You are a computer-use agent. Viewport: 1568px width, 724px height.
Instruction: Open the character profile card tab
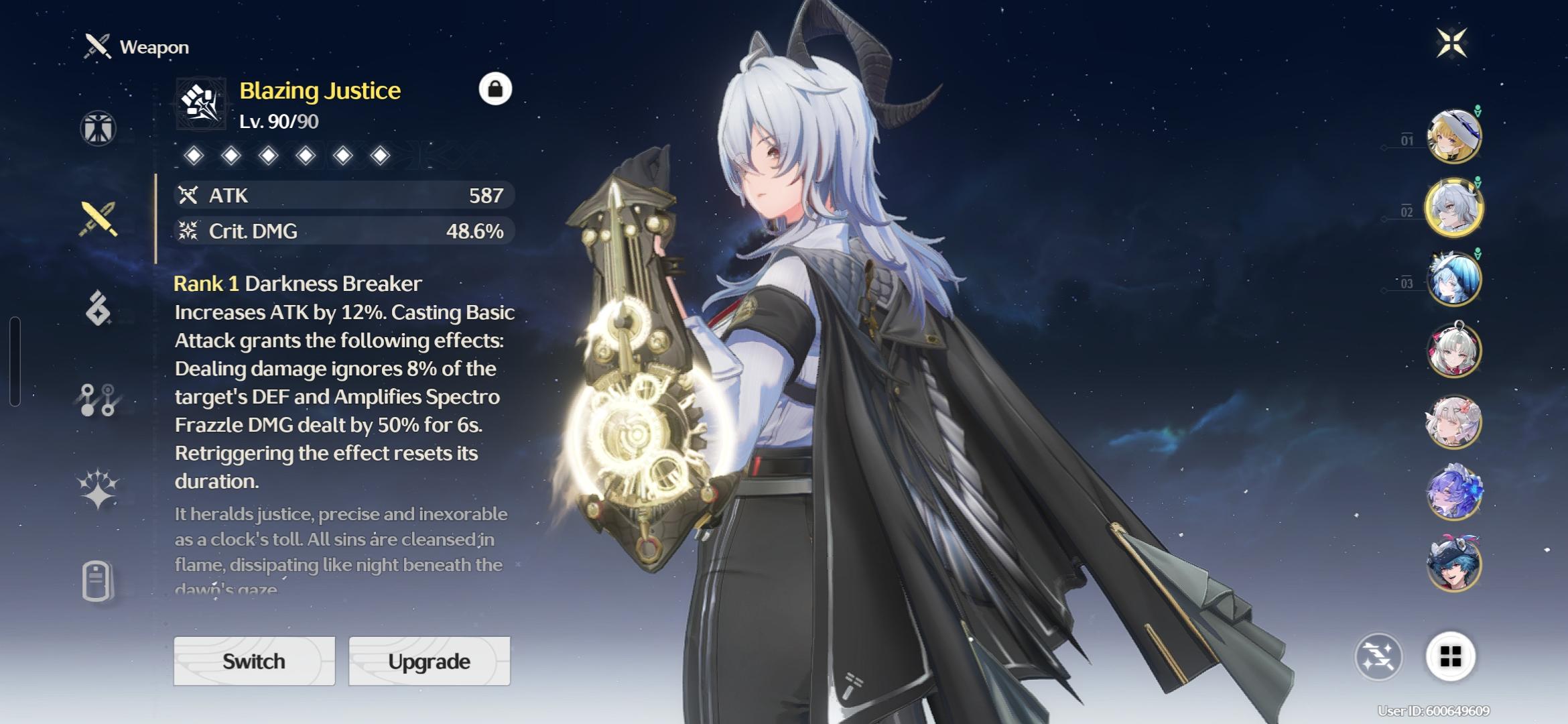97,581
